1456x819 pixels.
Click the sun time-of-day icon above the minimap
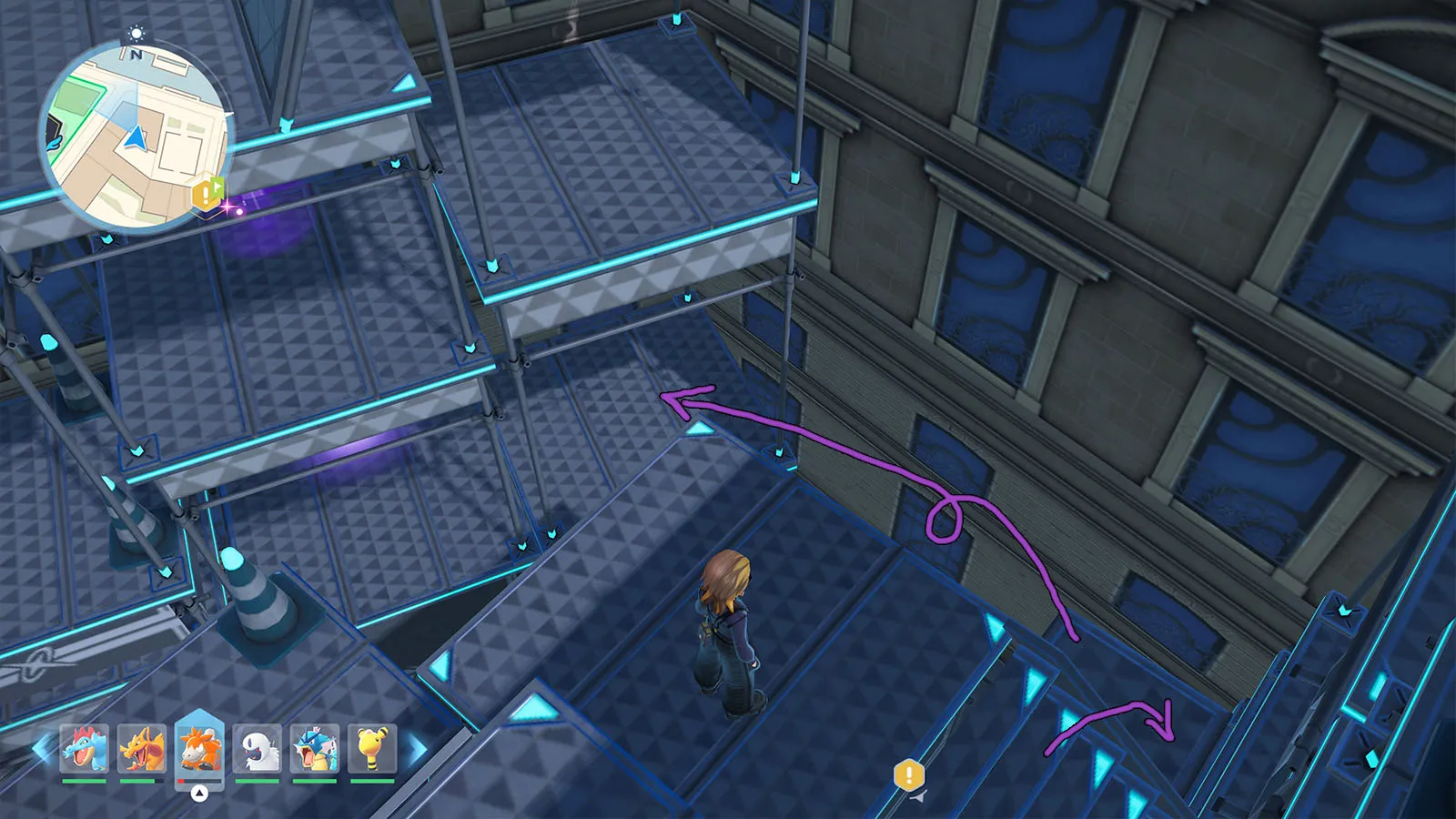click(136, 34)
